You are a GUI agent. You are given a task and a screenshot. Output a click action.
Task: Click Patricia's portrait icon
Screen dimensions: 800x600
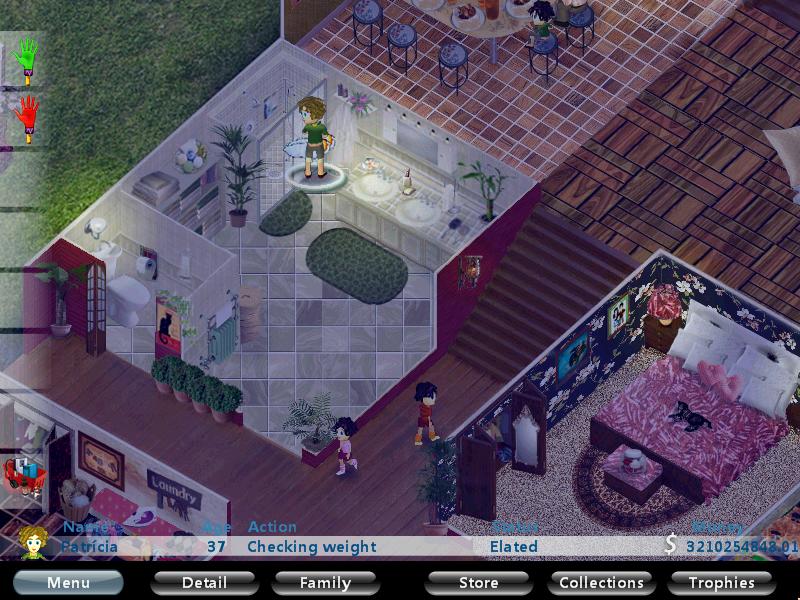35,542
